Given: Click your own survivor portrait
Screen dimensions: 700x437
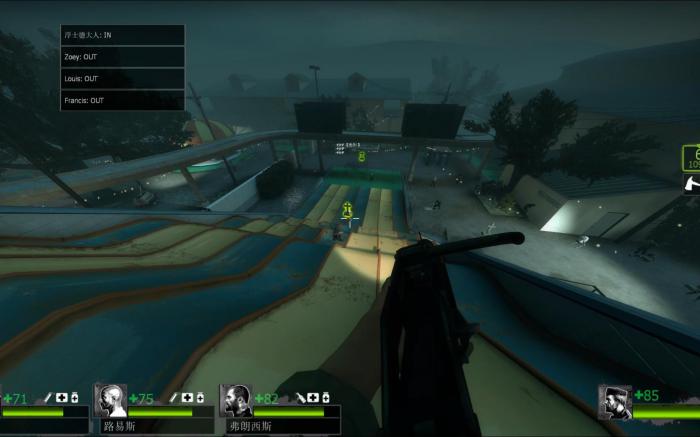Looking at the screenshot, I should click(x=614, y=402).
